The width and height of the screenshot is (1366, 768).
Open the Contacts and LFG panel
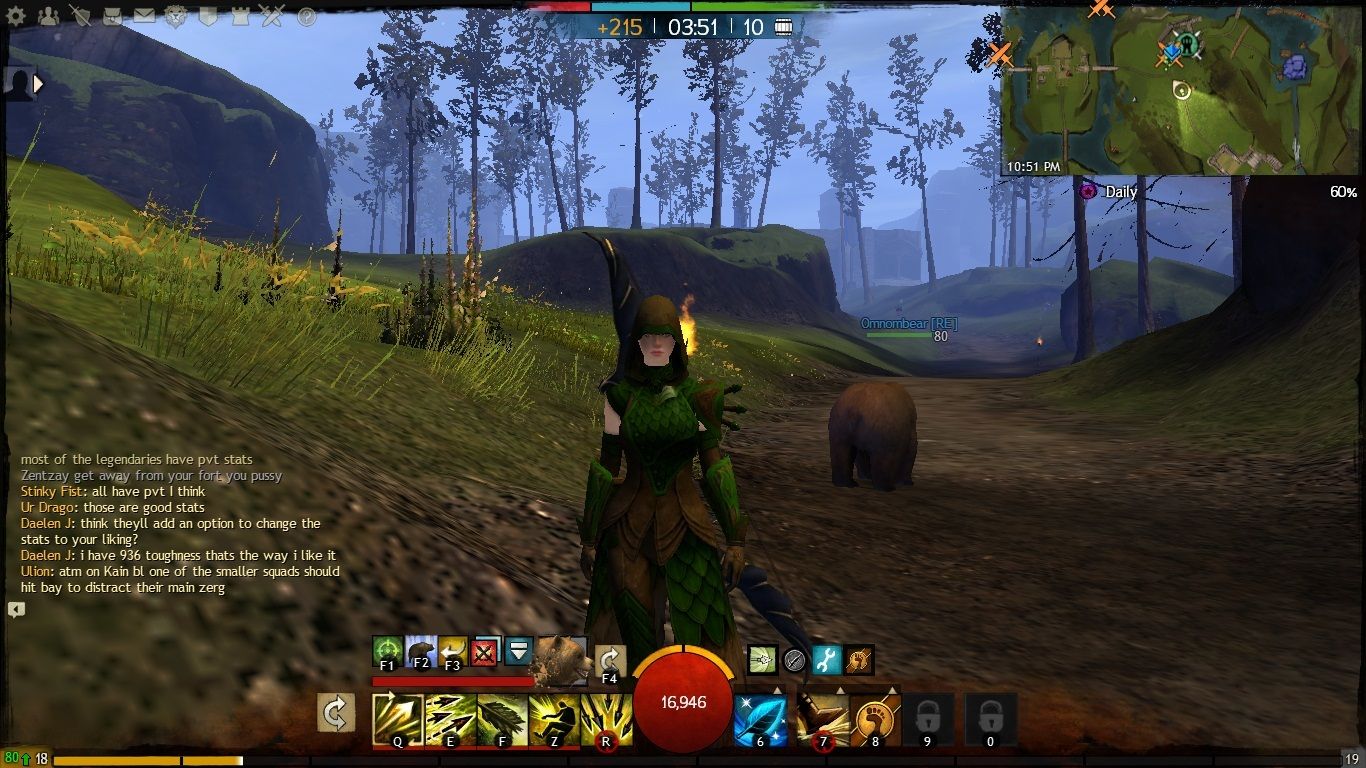tap(49, 14)
